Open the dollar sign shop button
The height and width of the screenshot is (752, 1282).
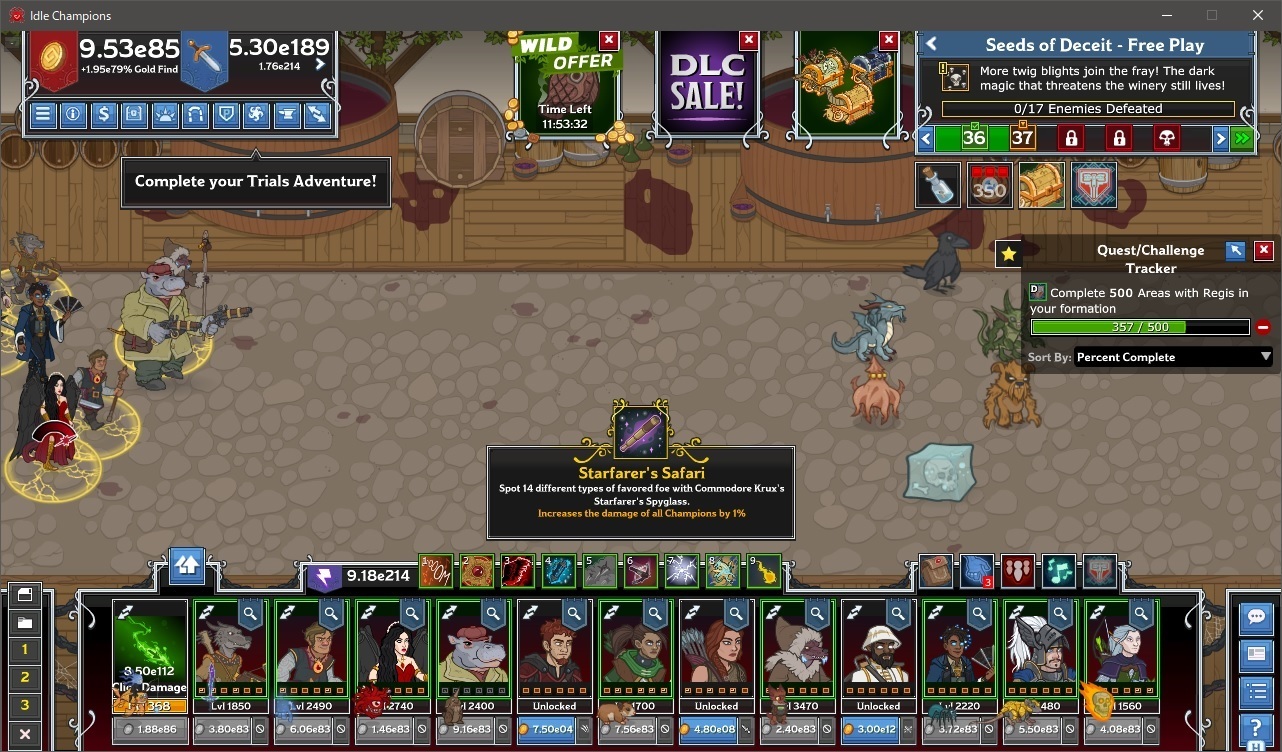click(103, 114)
